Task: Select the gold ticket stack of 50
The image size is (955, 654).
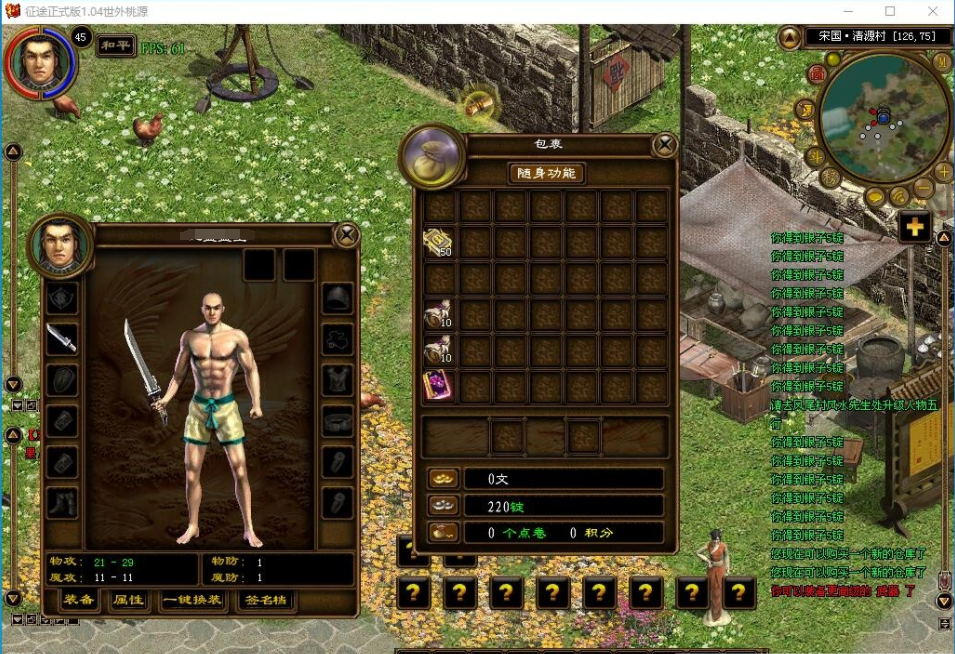Action: tap(438, 243)
